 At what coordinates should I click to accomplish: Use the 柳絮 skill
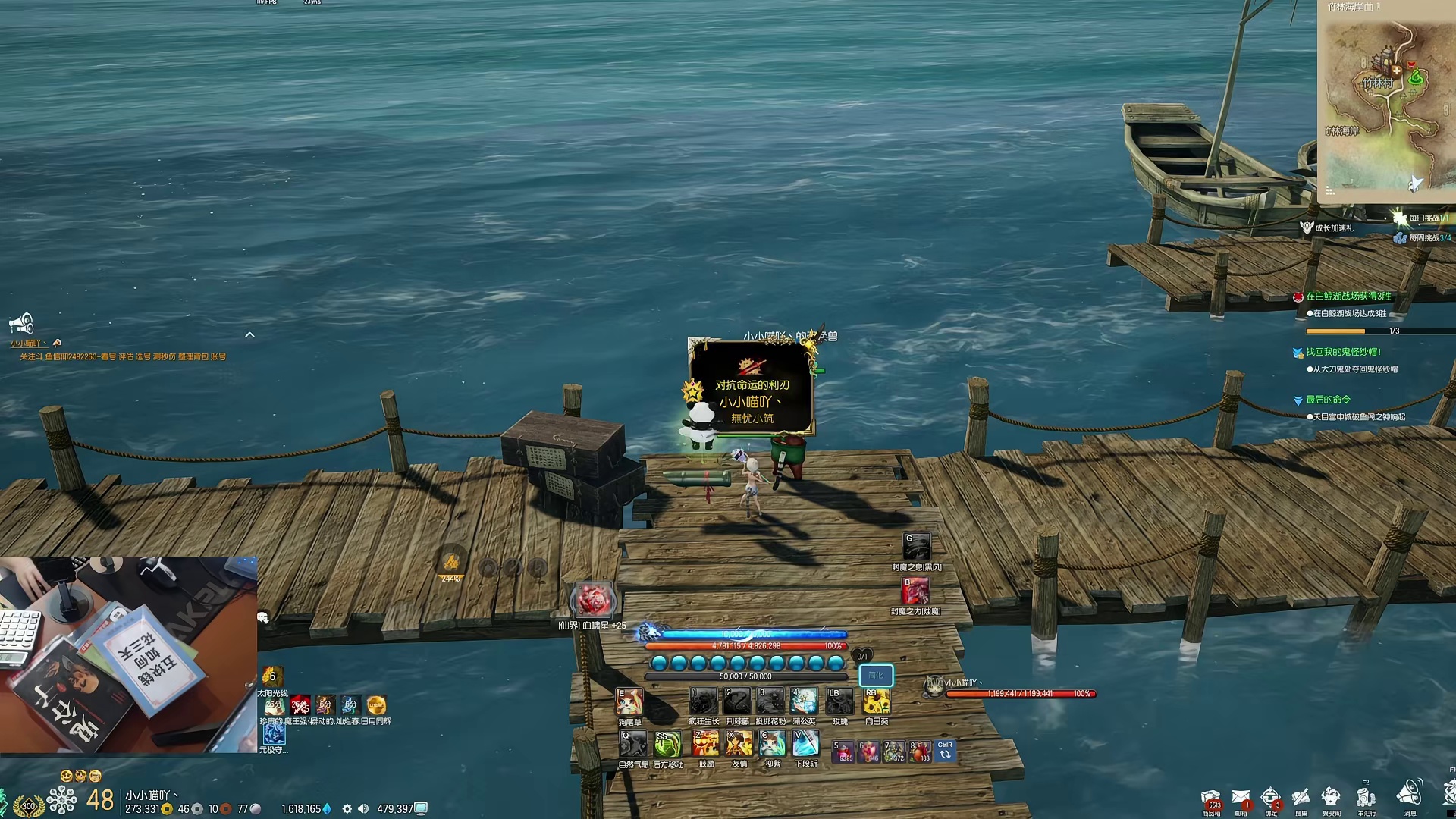[x=773, y=745]
